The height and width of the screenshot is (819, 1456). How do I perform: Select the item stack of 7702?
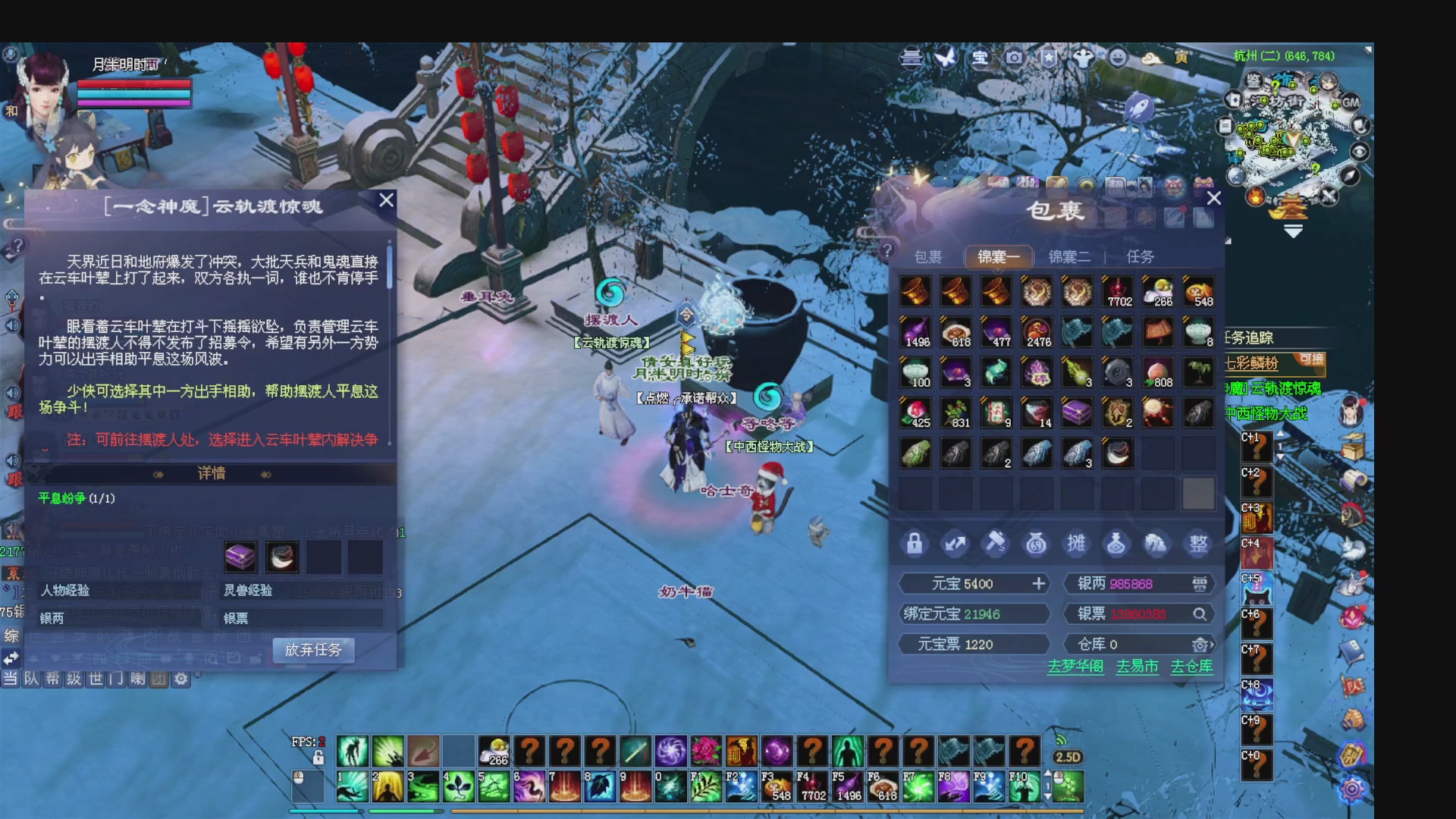pos(1118,292)
